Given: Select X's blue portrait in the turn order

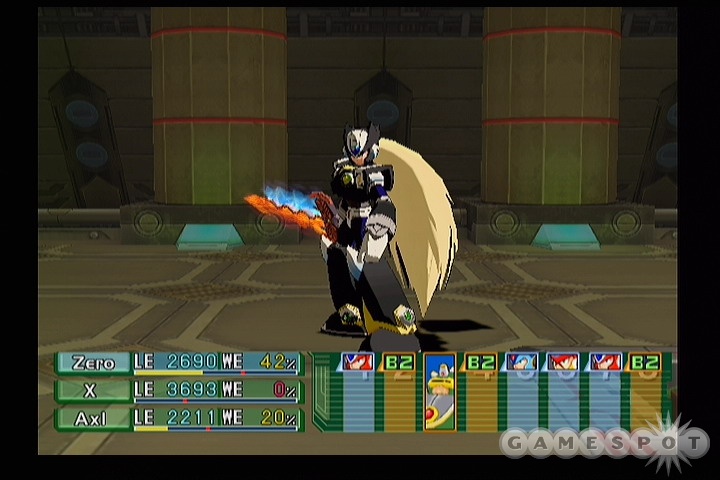Looking at the screenshot, I should click(521, 362).
